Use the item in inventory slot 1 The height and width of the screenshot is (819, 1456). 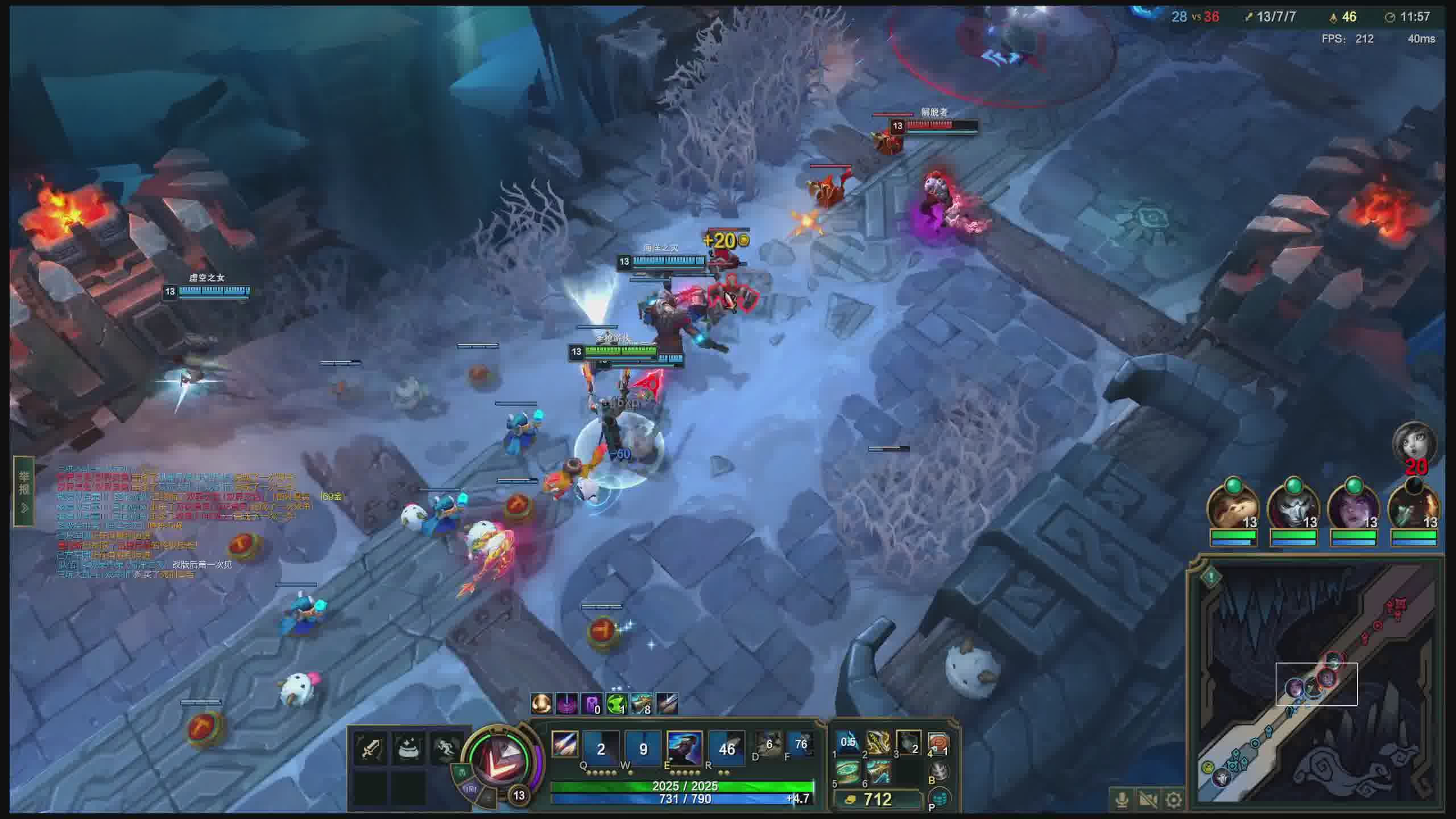pos(848,742)
